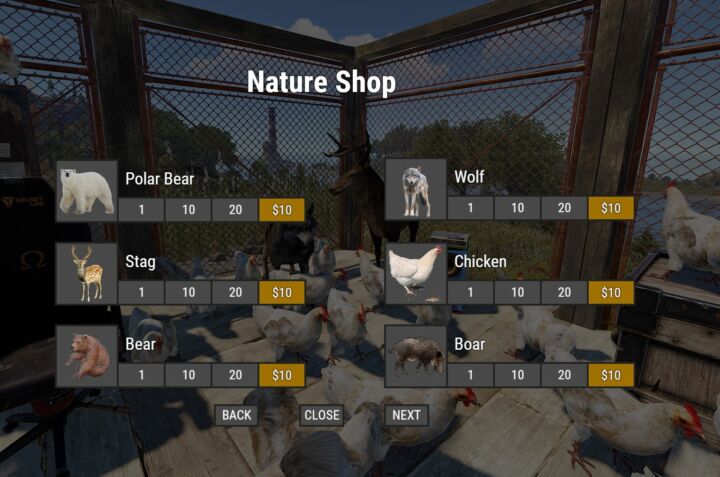Select quantity 20 for Wolf
720x477 pixels.
(x=564, y=208)
